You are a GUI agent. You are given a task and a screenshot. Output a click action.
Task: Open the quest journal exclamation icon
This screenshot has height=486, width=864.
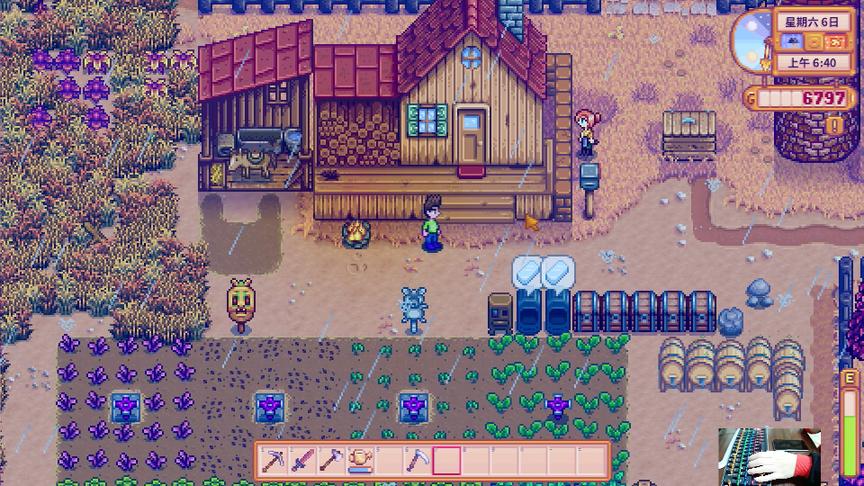click(836, 125)
